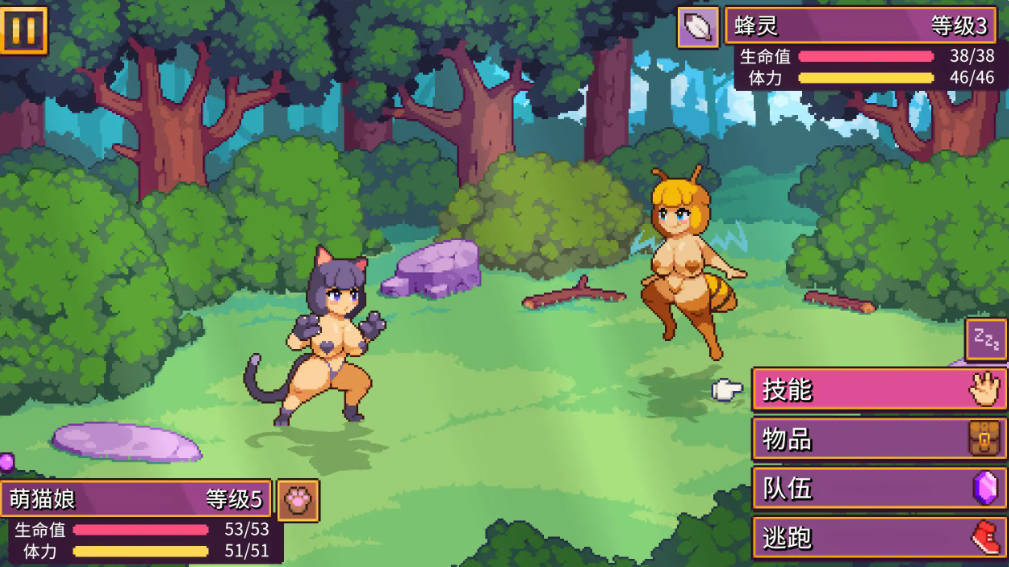Open the 技能 skills menu
The height and width of the screenshot is (567, 1009).
(878, 389)
